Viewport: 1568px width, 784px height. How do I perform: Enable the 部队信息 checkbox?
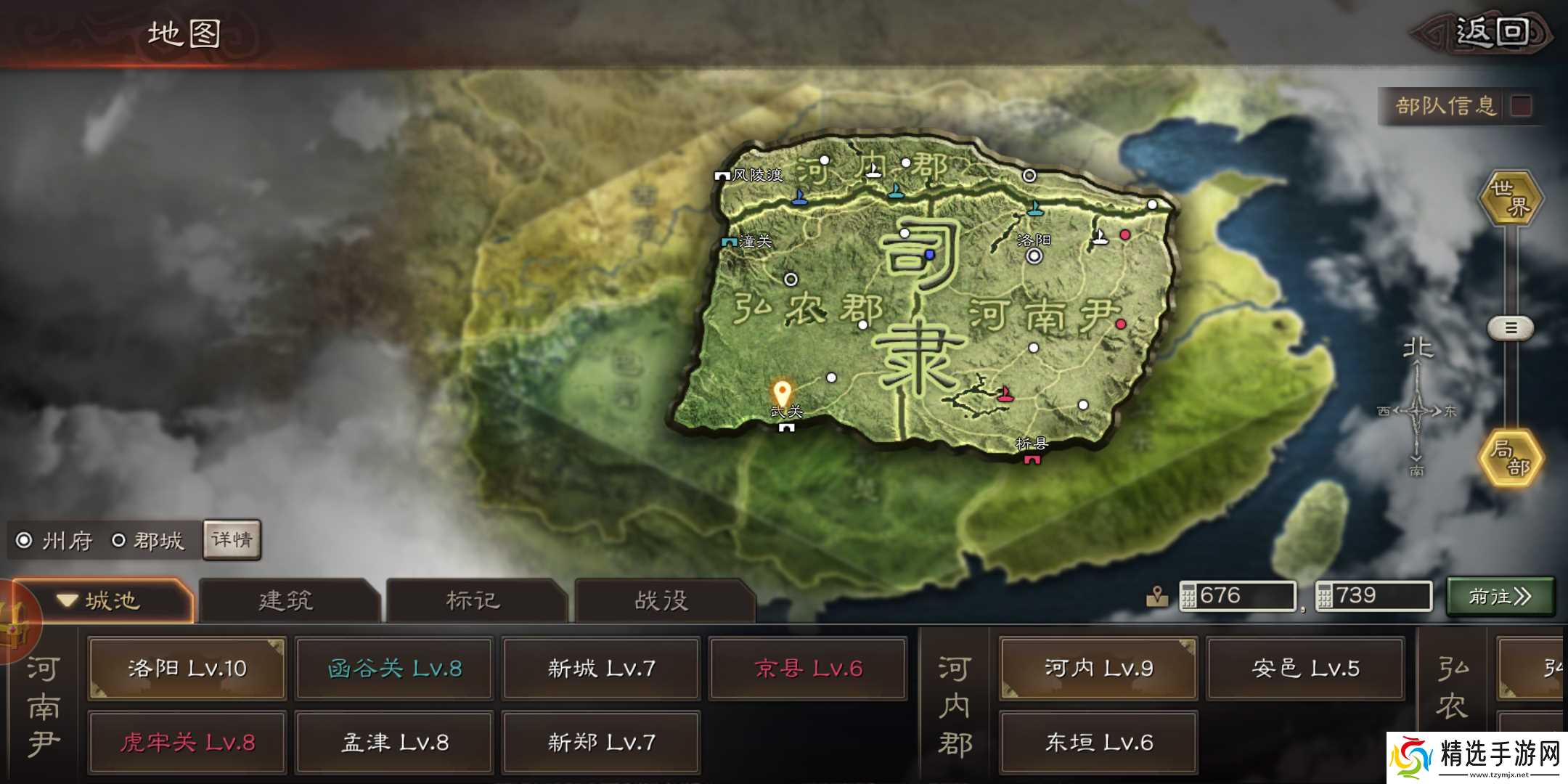tap(1522, 106)
